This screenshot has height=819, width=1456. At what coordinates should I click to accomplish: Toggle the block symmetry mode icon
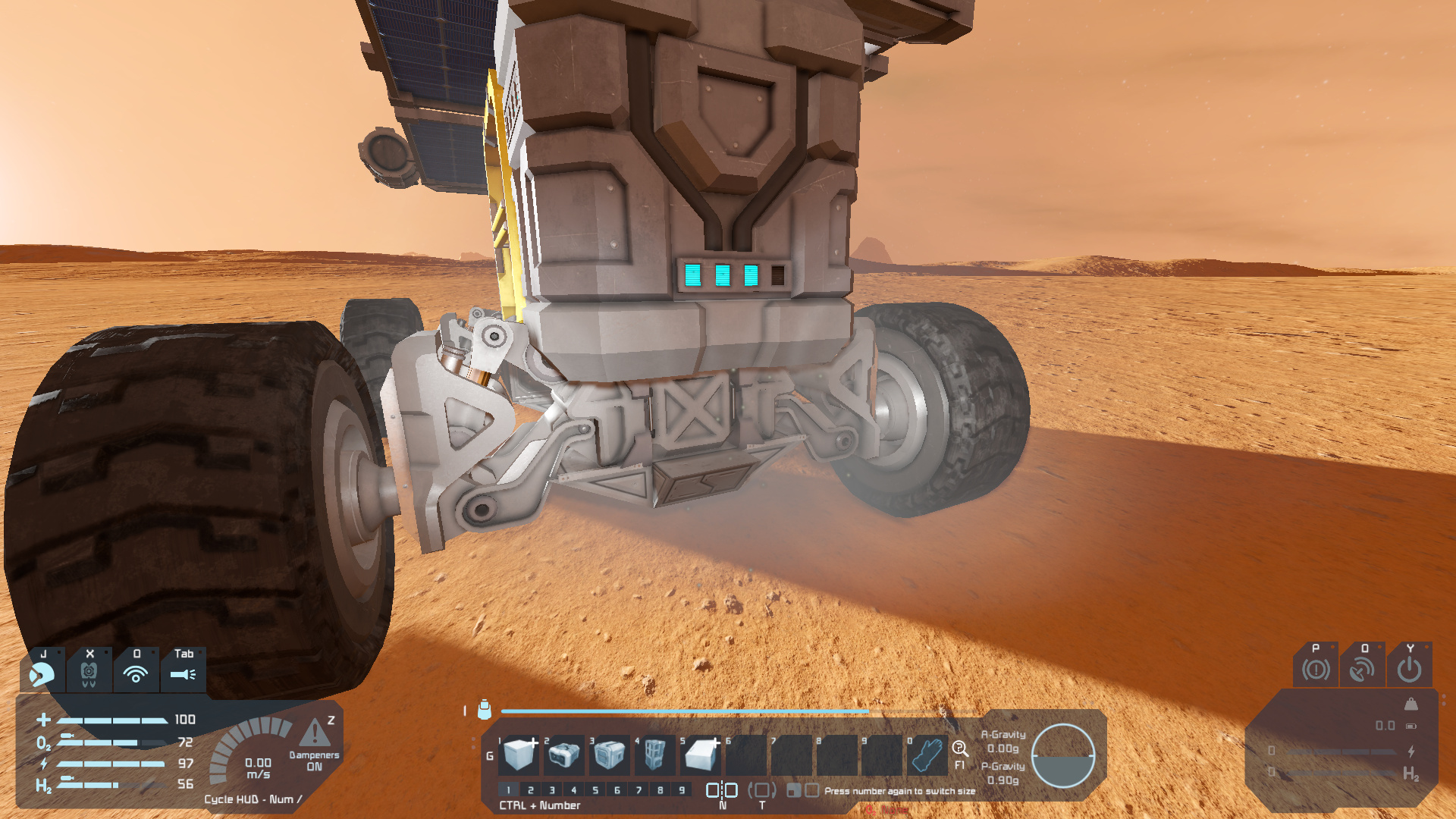(x=722, y=790)
